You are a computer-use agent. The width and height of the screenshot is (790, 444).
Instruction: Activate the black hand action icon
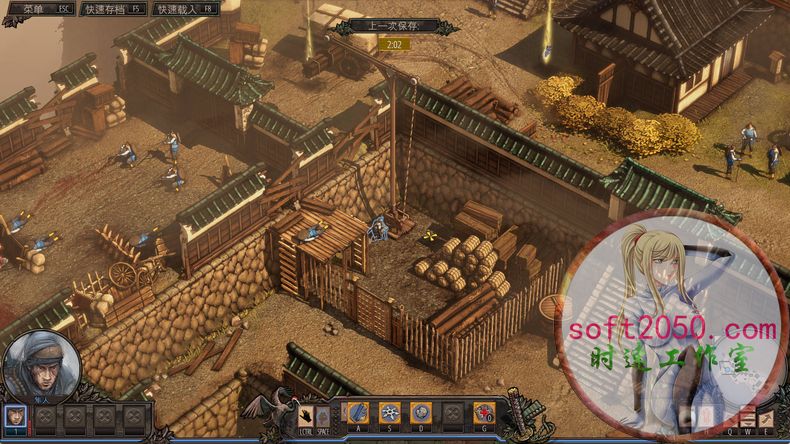[x=306, y=414]
